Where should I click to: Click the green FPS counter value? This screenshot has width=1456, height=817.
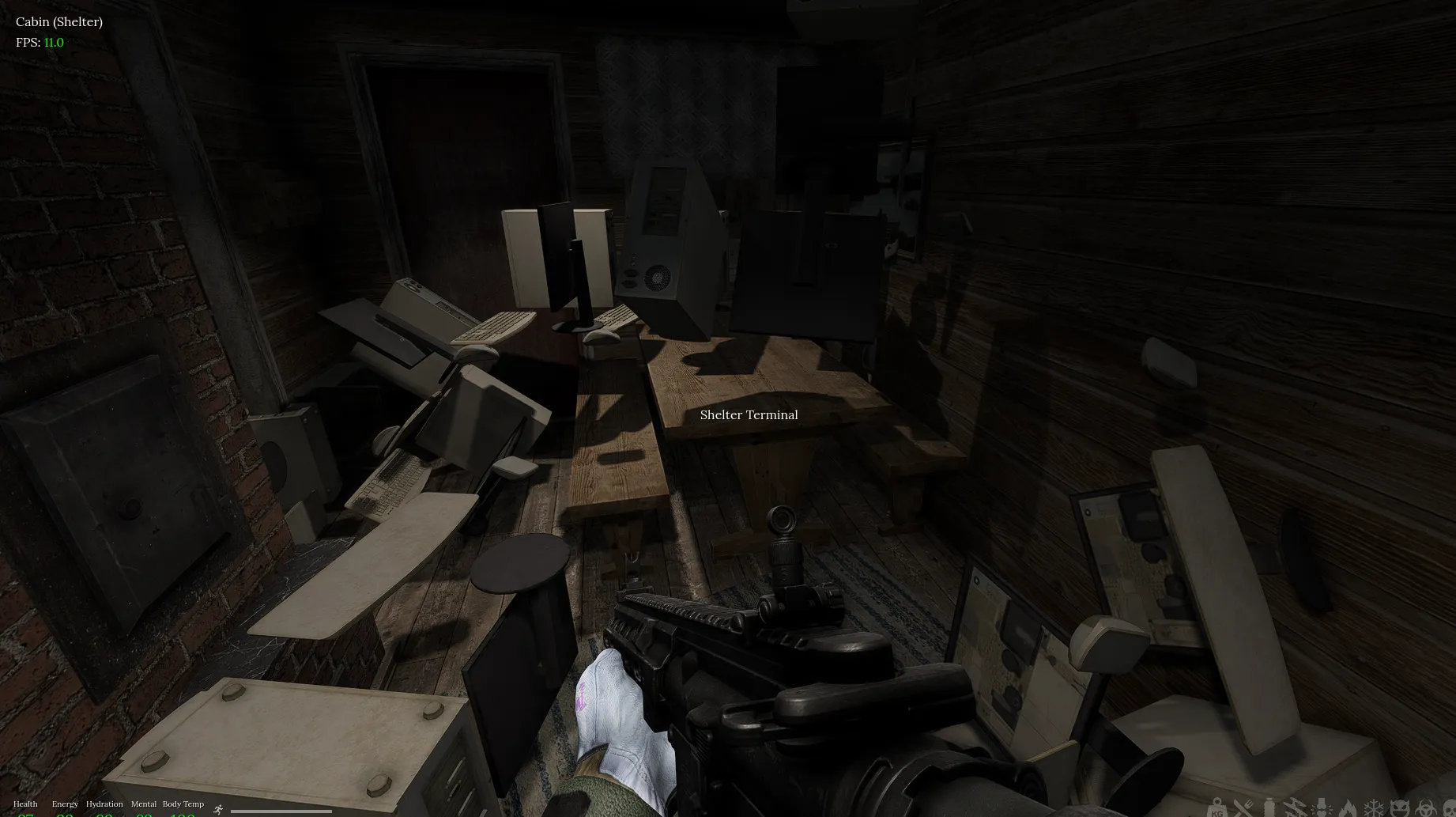coord(53,42)
